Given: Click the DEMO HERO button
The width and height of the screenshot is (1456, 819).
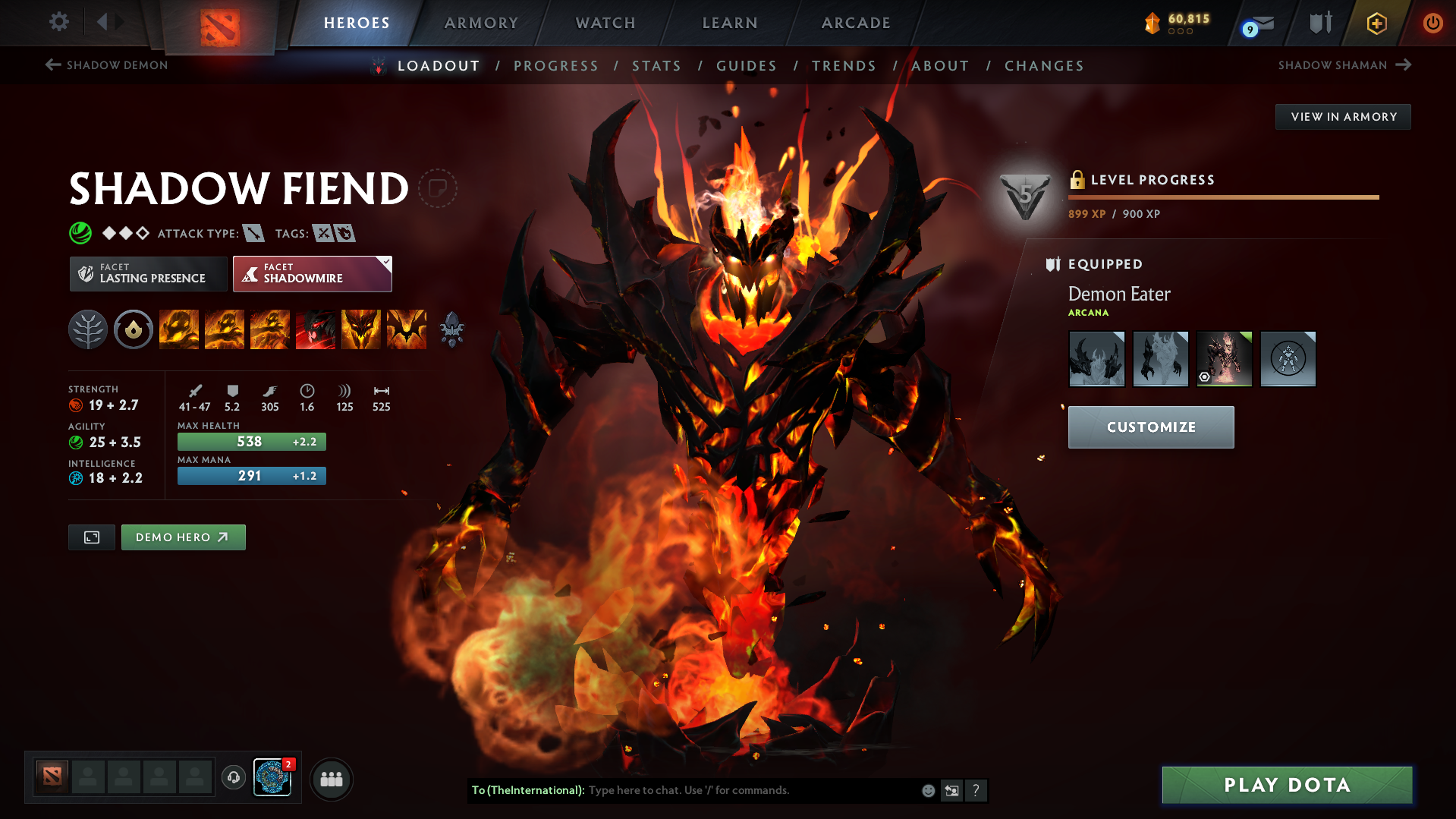Looking at the screenshot, I should tap(183, 537).
